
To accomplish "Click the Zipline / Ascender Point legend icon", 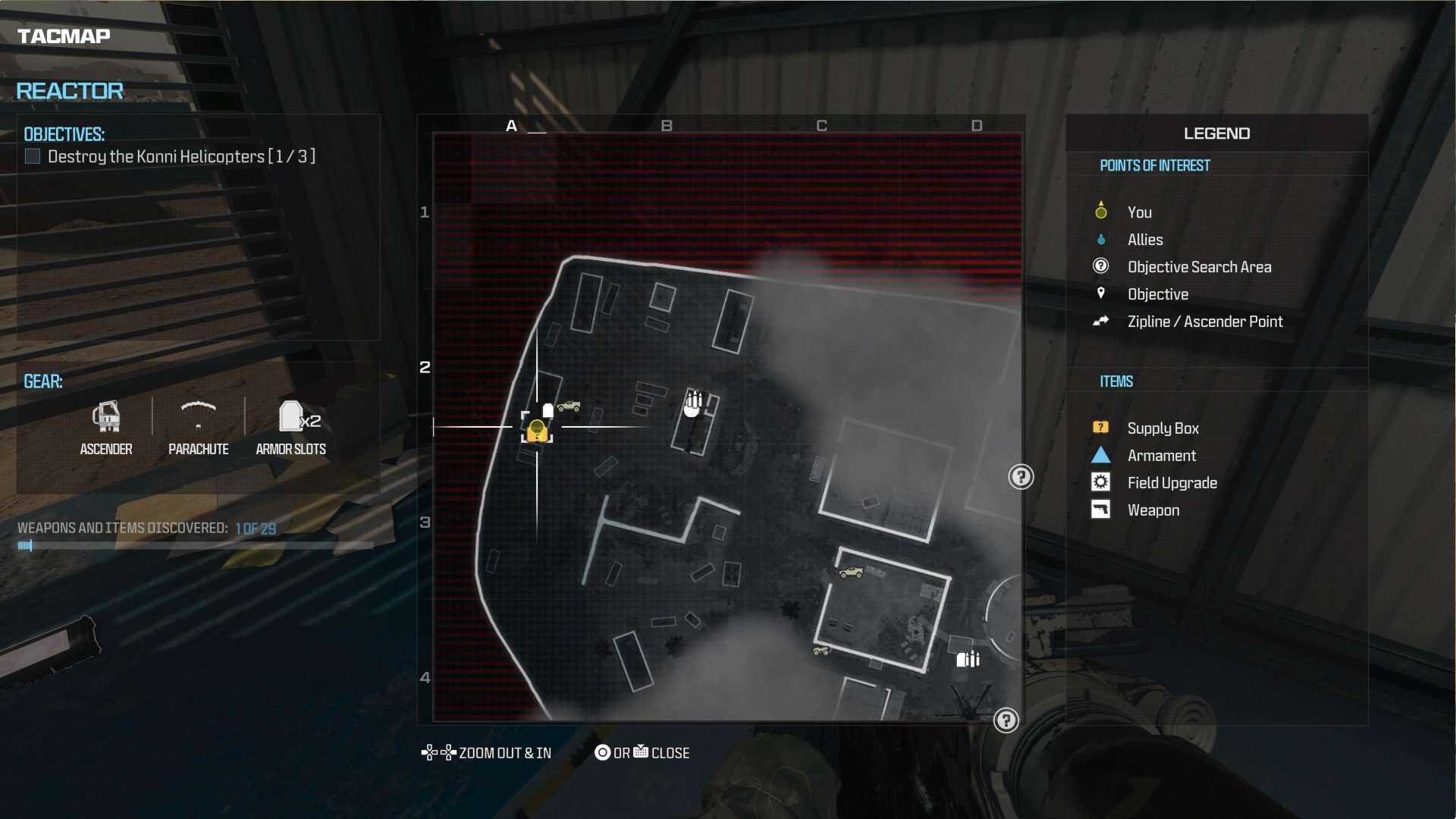I will pos(1101,321).
